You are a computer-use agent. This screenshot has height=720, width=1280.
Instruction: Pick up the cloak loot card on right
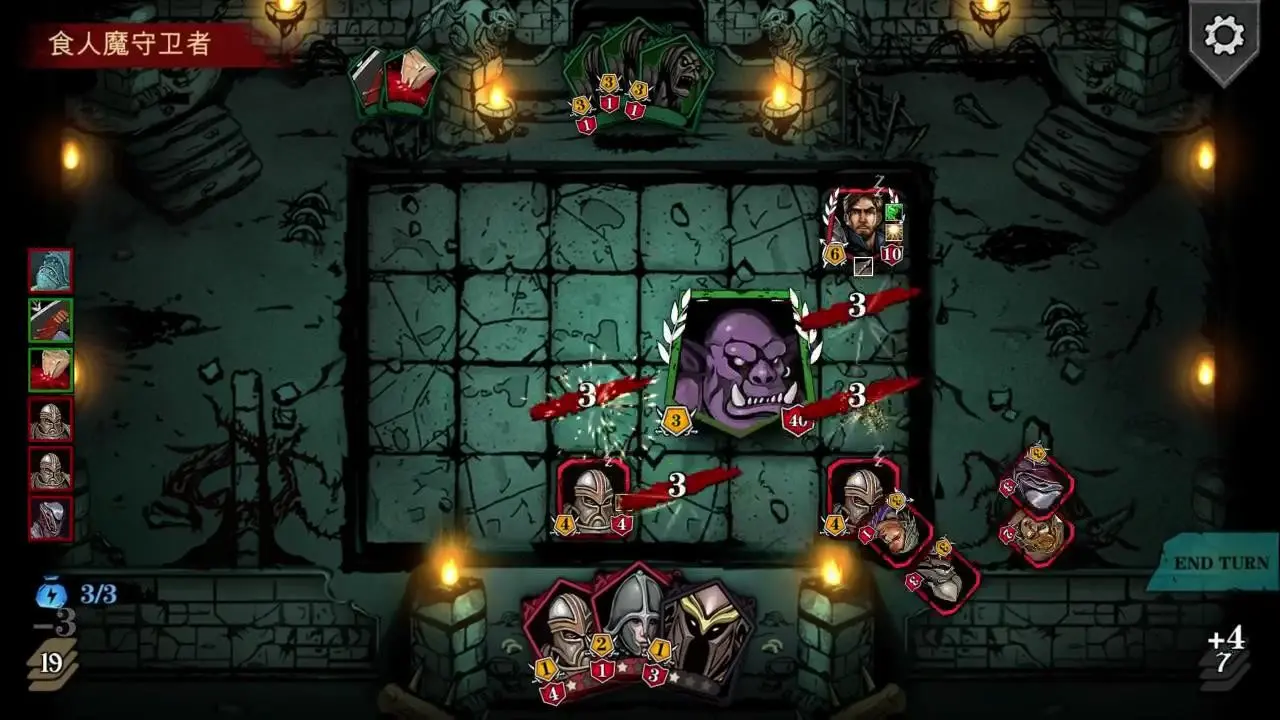coord(1038,492)
